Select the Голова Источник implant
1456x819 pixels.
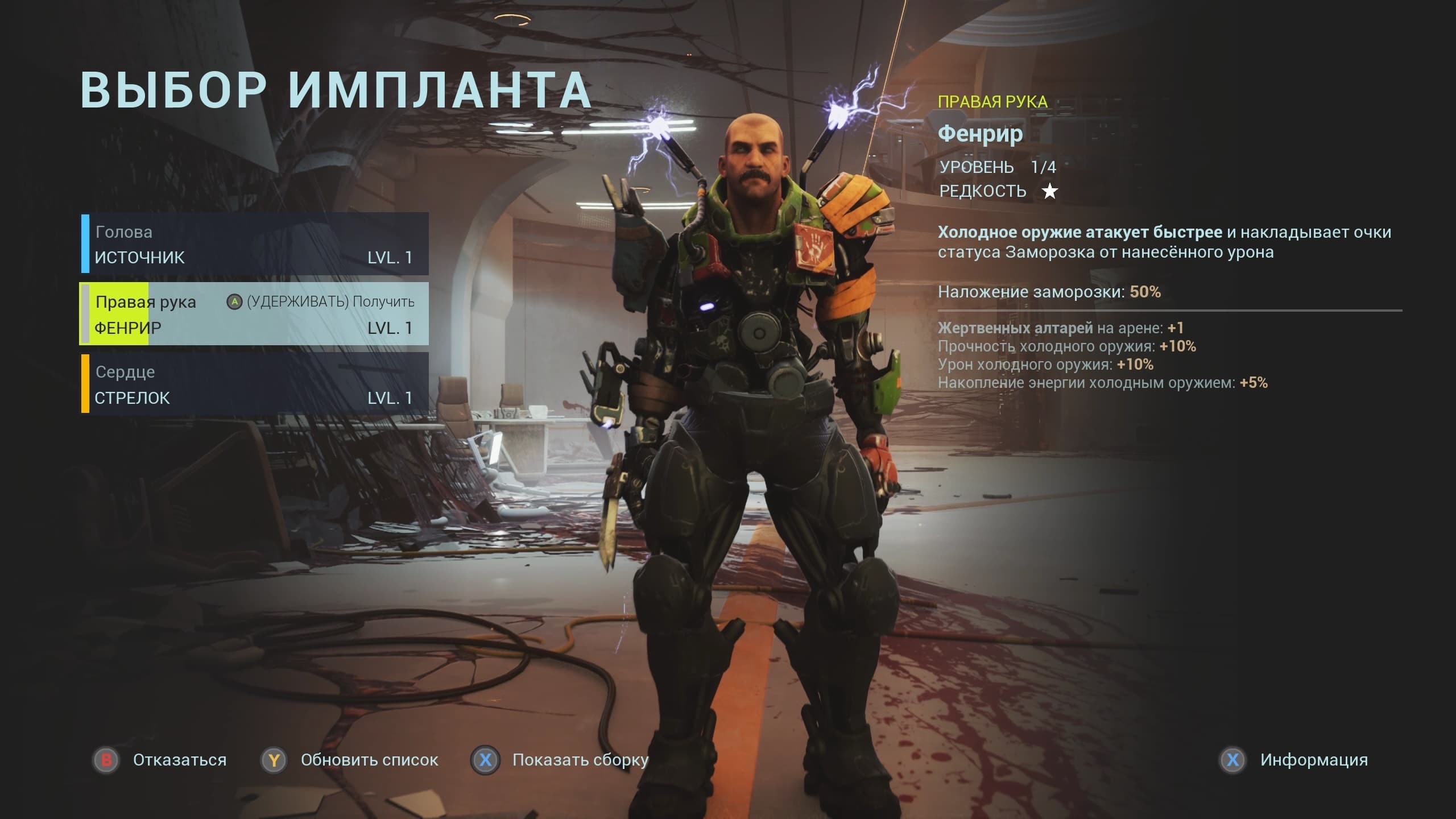pos(254,244)
